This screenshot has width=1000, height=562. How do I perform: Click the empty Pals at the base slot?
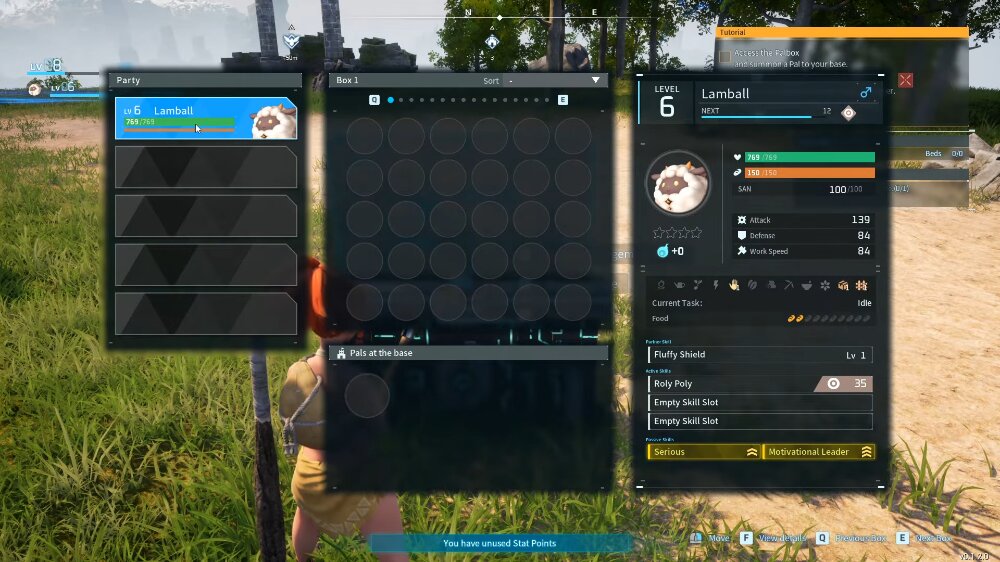tap(367, 395)
